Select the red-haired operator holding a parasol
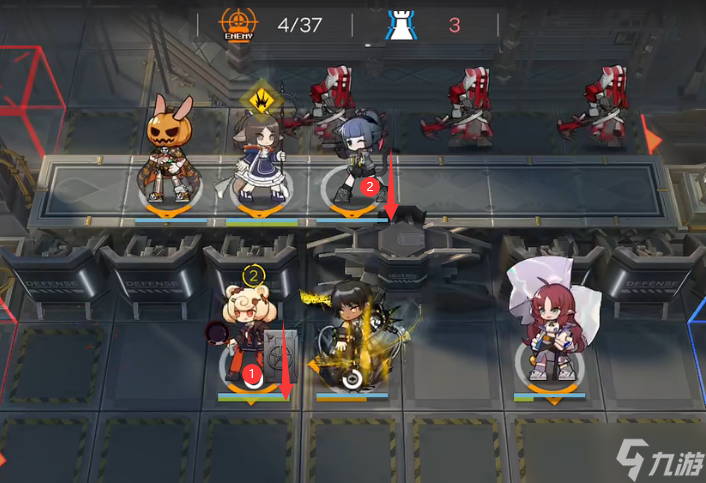 (548, 325)
